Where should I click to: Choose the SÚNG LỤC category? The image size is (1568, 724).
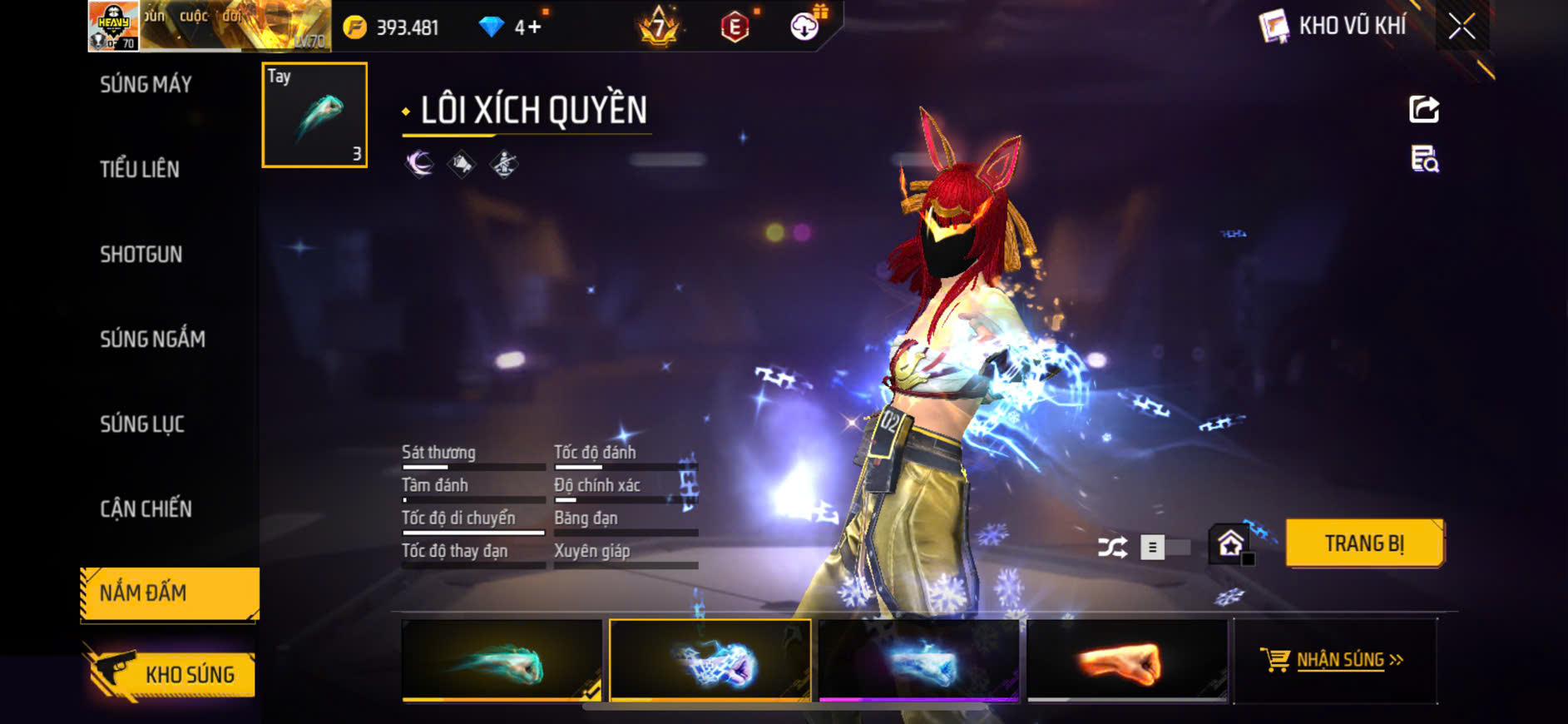click(142, 424)
